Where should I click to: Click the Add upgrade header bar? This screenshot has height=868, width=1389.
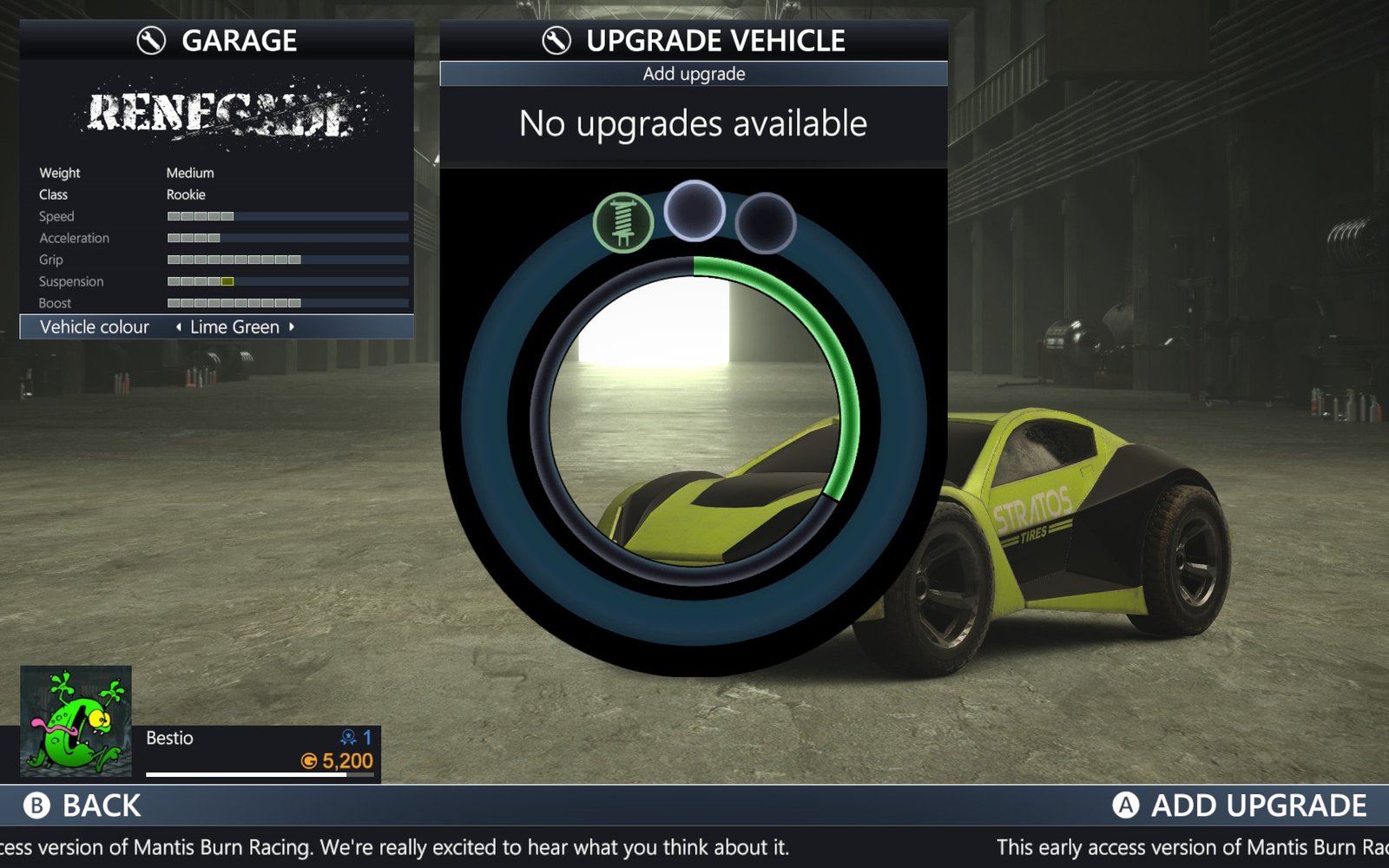click(x=694, y=74)
